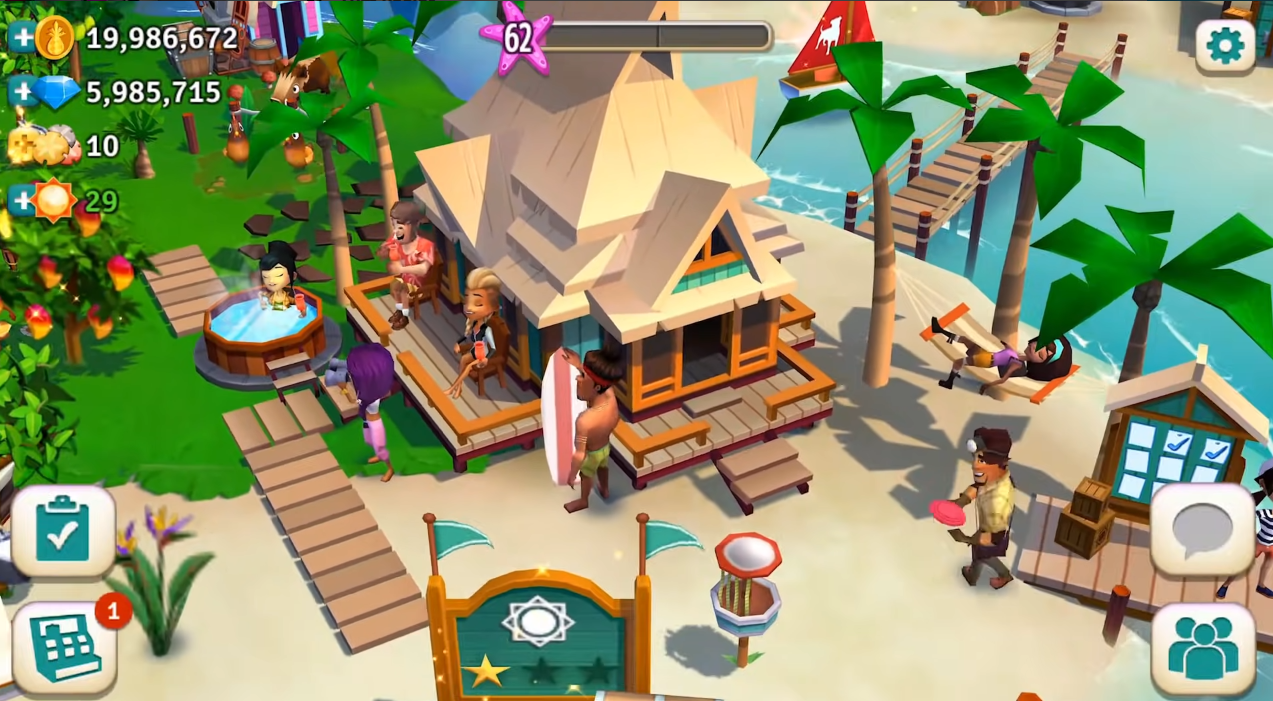Tap the pink starfish level badge

click(516, 38)
